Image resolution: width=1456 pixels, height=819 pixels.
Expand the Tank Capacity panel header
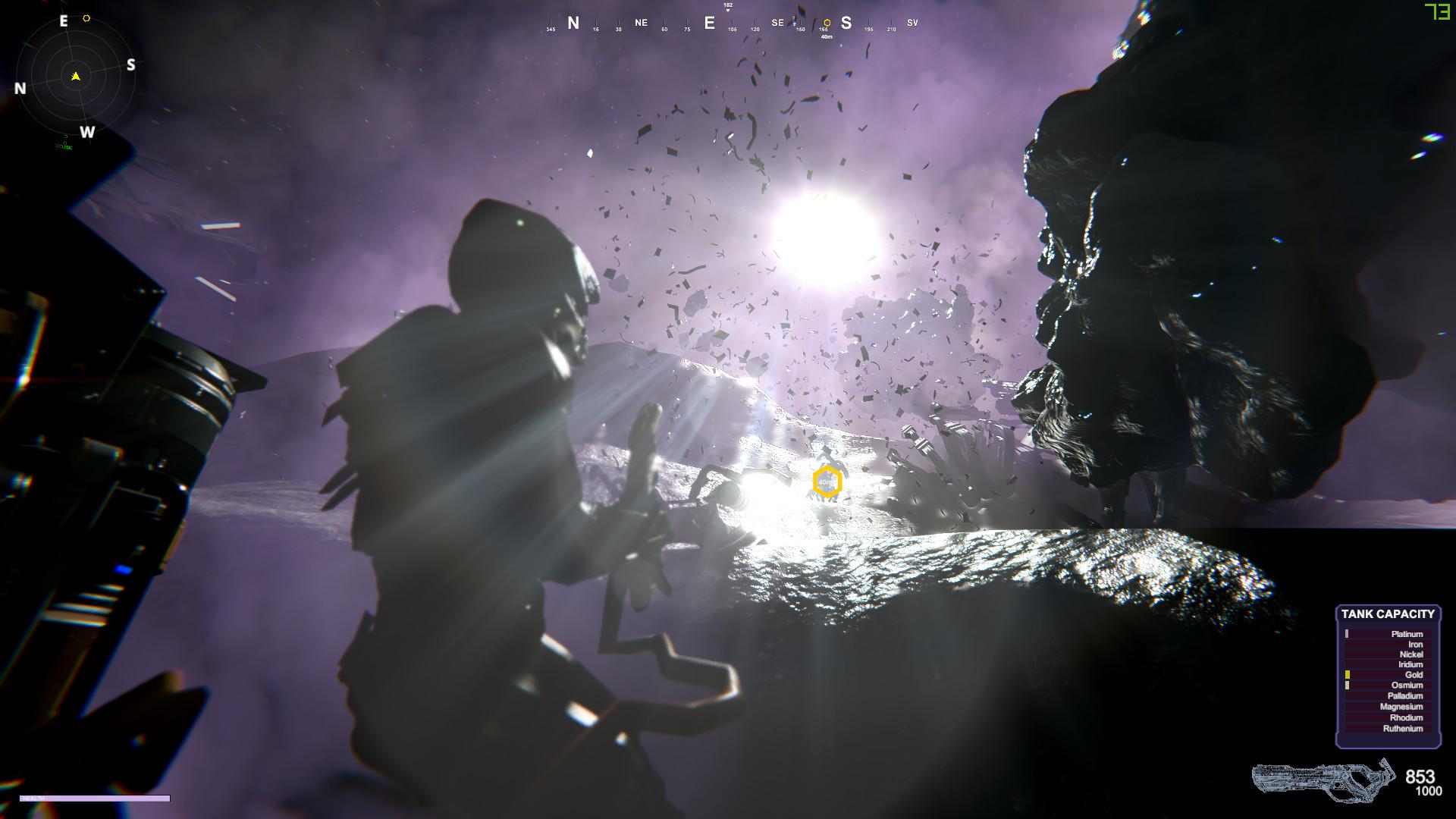tap(1388, 614)
